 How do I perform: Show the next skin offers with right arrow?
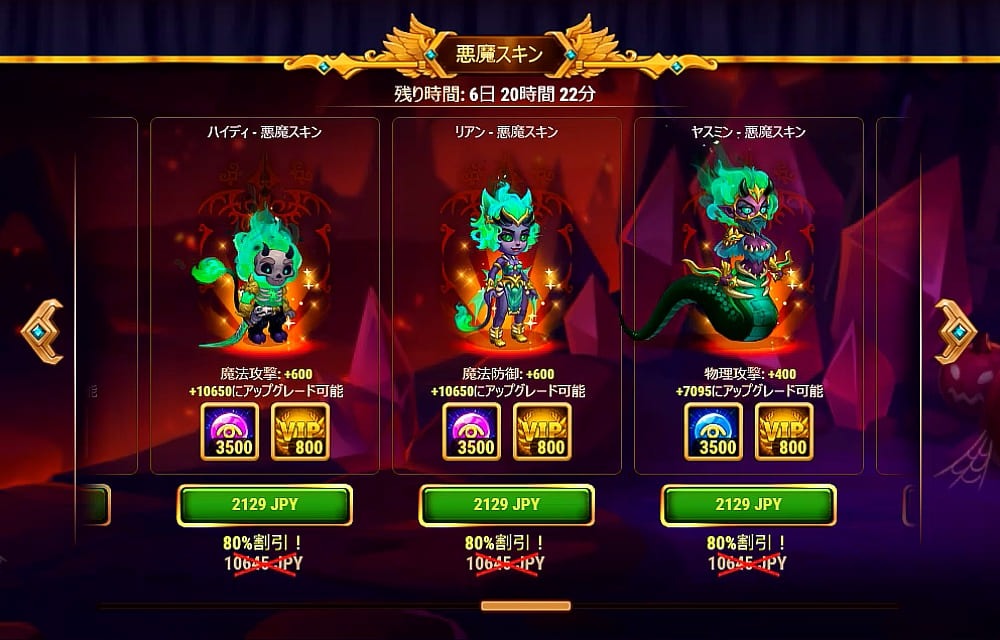pyautogui.click(x=956, y=331)
